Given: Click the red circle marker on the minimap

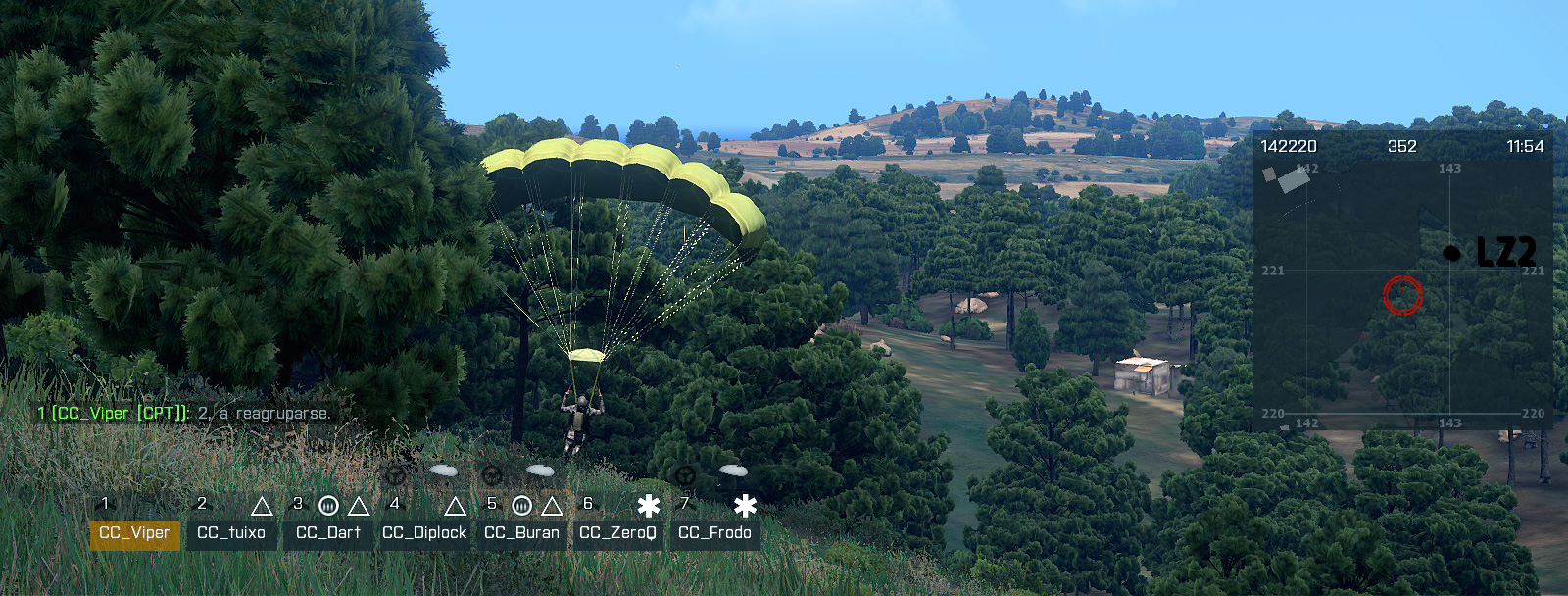Looking at the screenshot, I should click(x=1402, y=294).
